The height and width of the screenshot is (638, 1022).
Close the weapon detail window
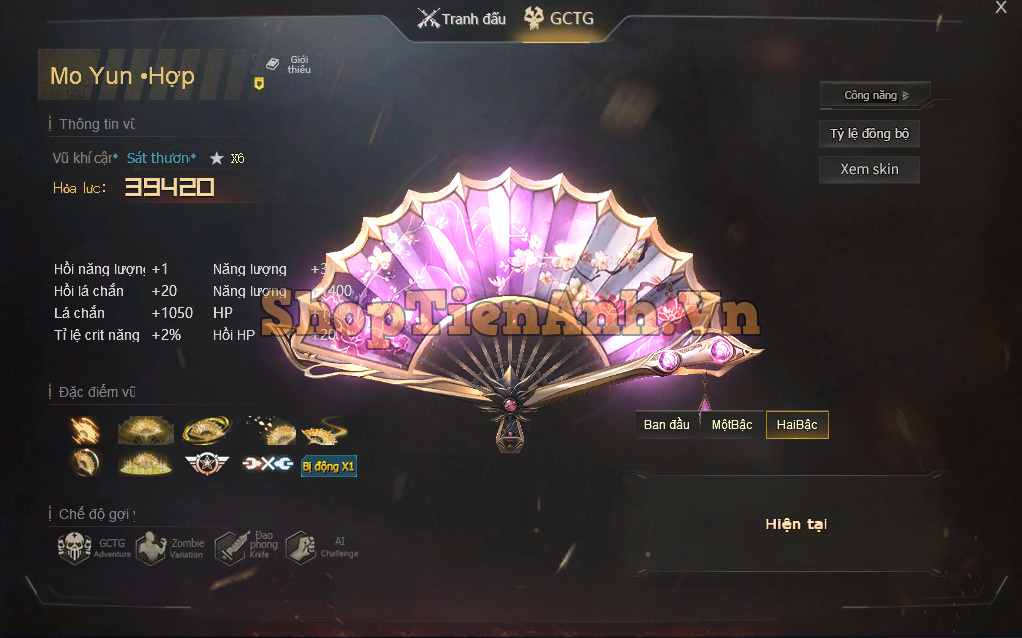click(x=1001, y=8)
